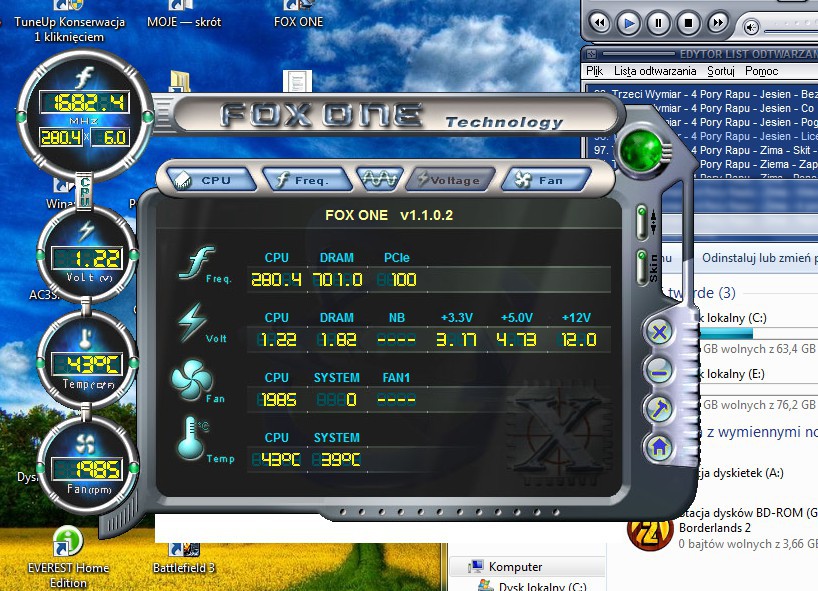The width and height of the screenshot is (818, 591).
Task: Open the Fan tab
Action: pyautogui.click(x=540, y=180)
